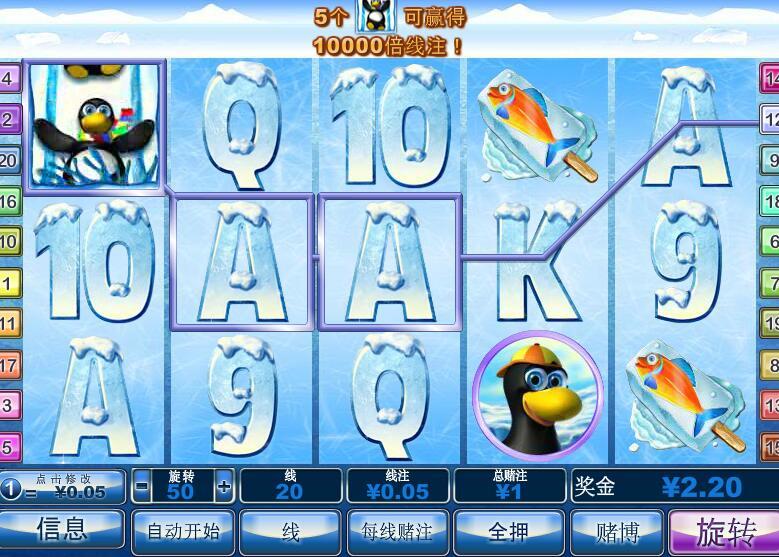This screenshot has height=557, width=779.
Task: Pick payline 11 marker on left edge
Action: coord(9,324)
